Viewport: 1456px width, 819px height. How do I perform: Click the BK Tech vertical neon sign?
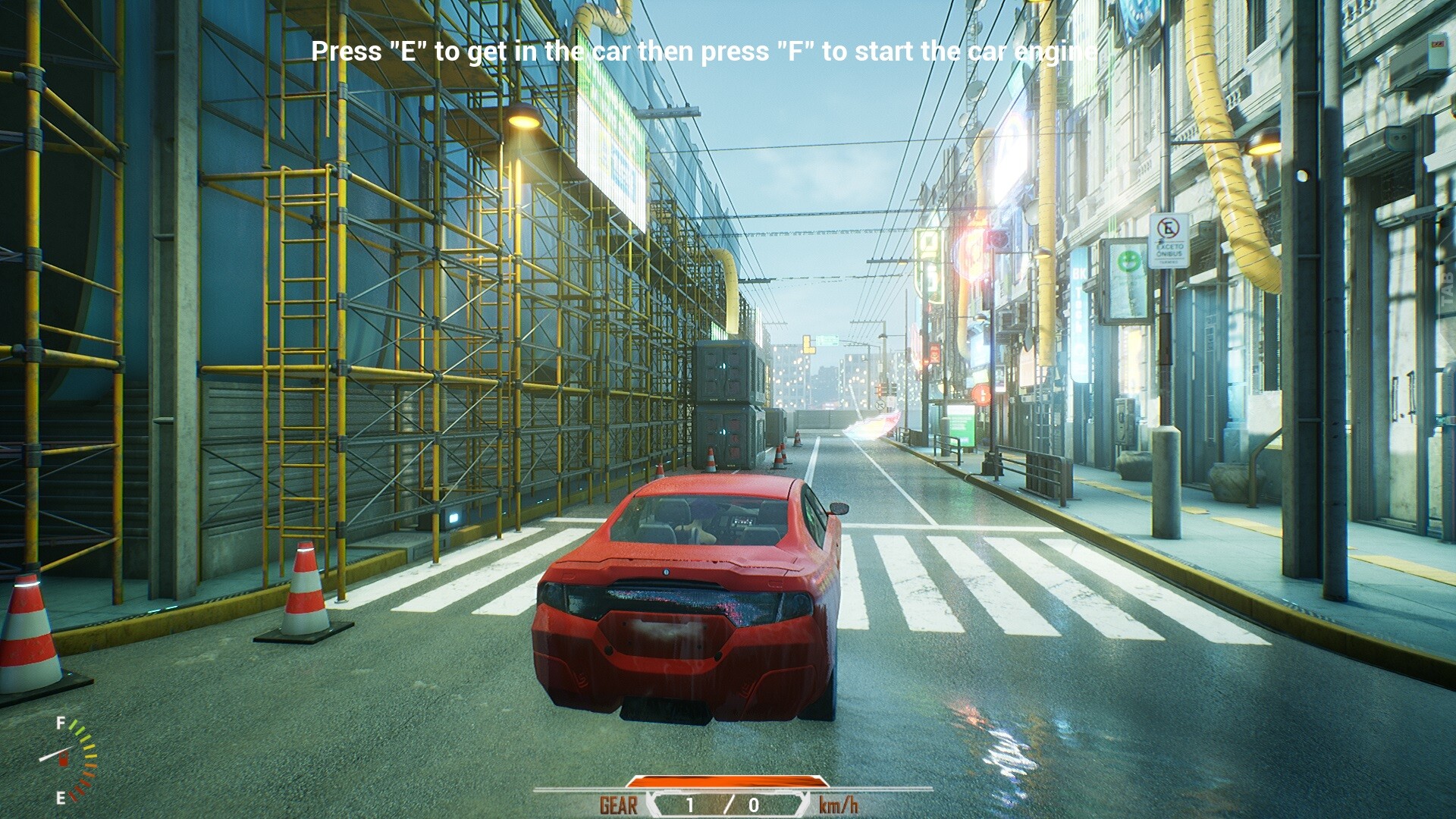pos(1078,299)
